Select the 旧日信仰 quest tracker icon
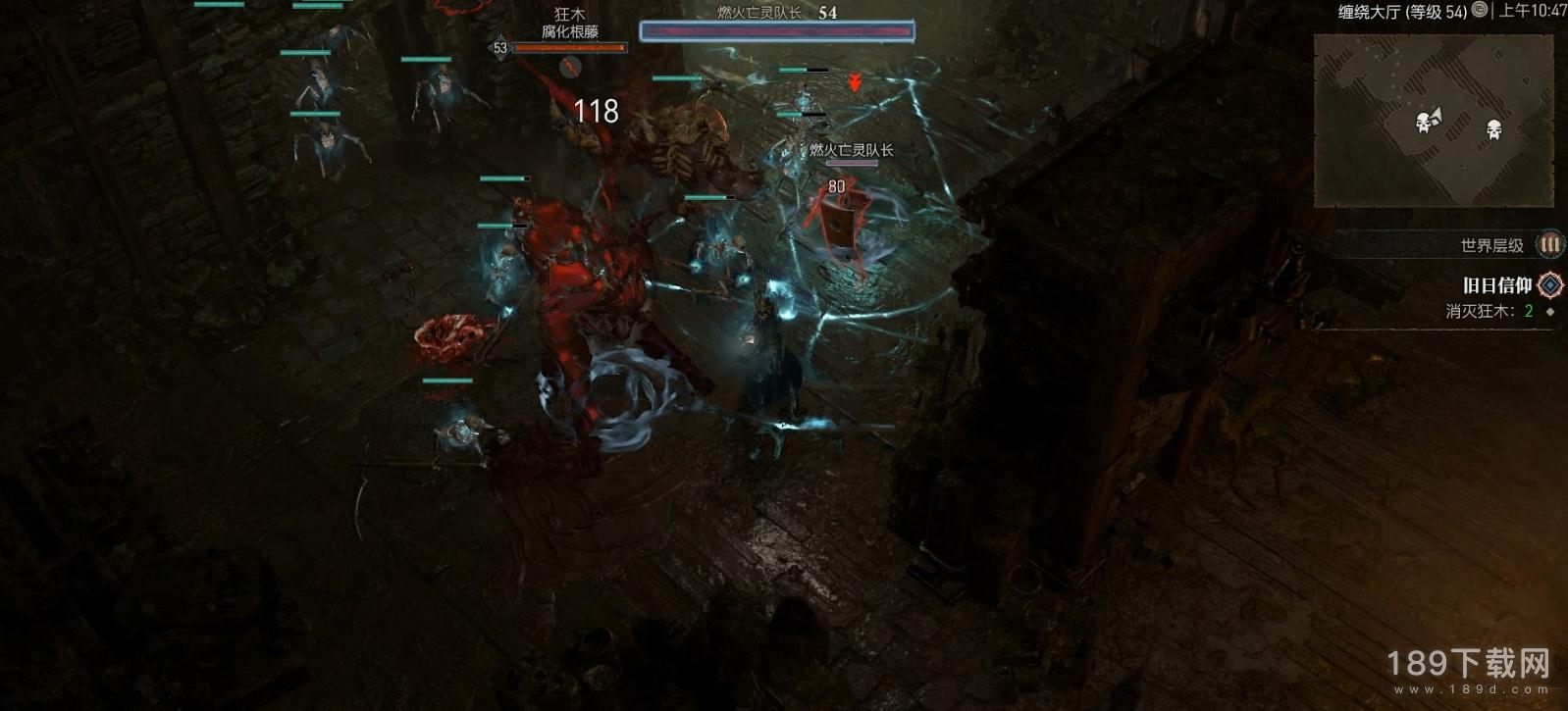Viewport: 1568px width, 711px height. 1549,285
